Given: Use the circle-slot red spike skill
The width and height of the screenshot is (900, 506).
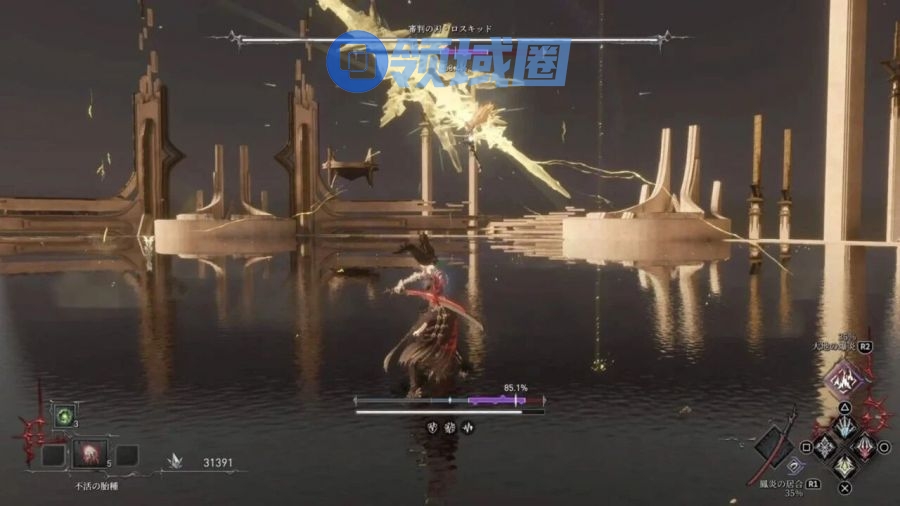Looking at the screenshot, I should [866, 447].
